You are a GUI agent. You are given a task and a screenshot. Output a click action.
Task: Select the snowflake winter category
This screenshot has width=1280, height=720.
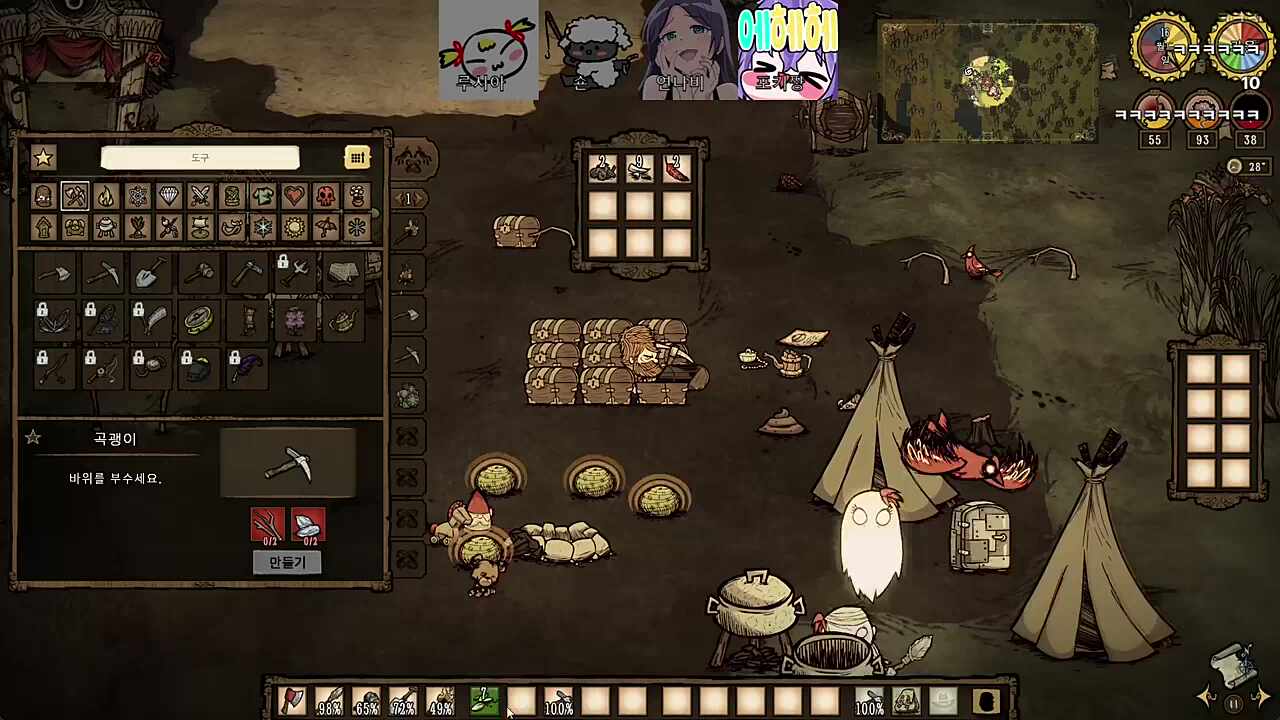point(263,228)
